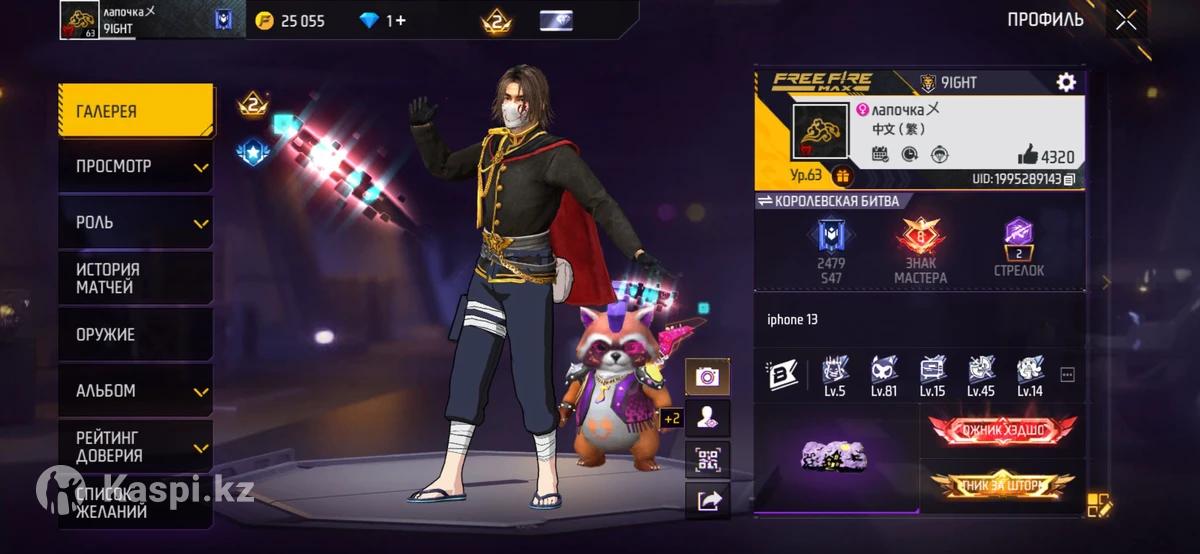Copy the player UID

click(1070, 180)
